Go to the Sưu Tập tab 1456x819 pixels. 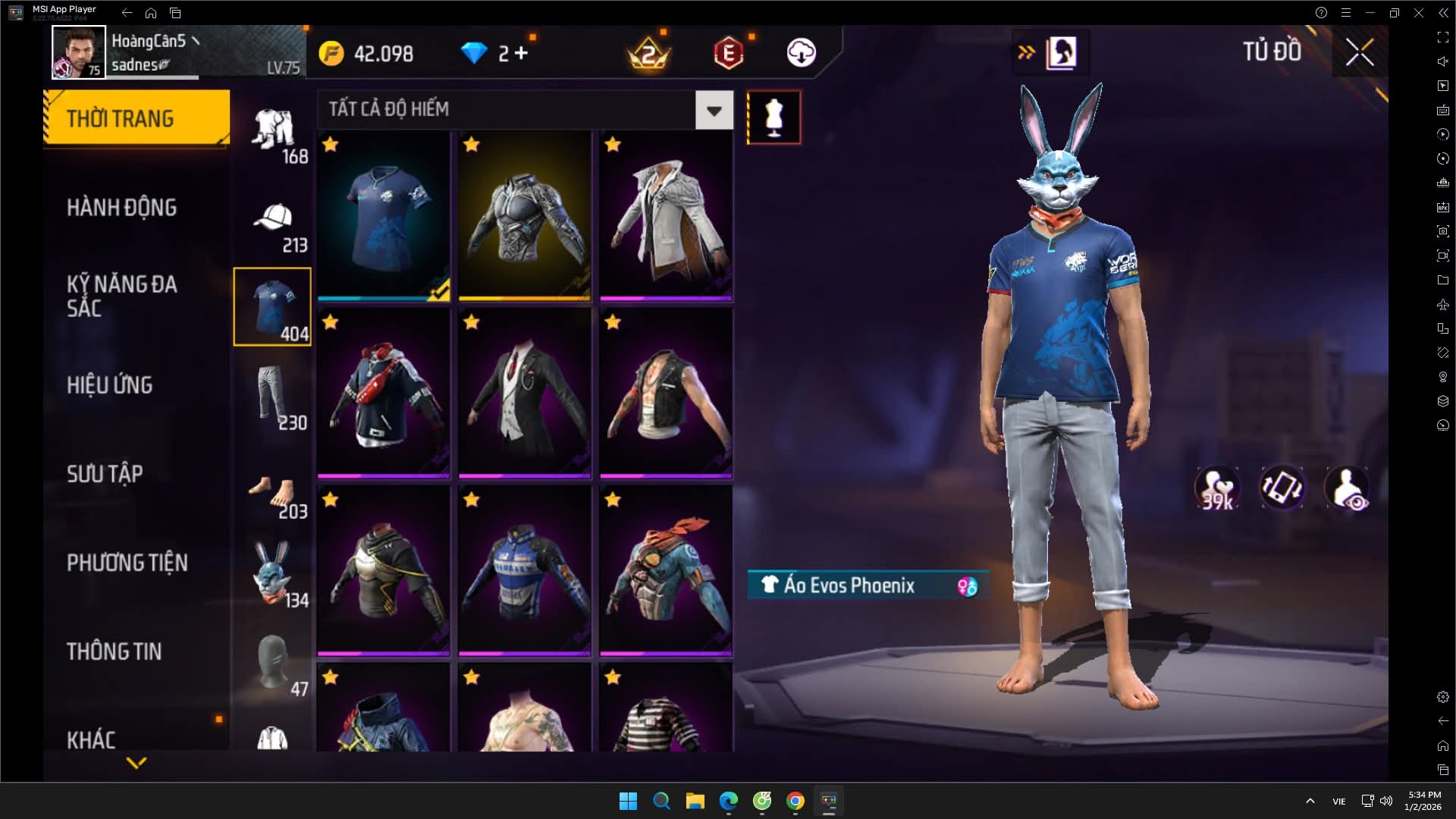click(x=105, y=473)
